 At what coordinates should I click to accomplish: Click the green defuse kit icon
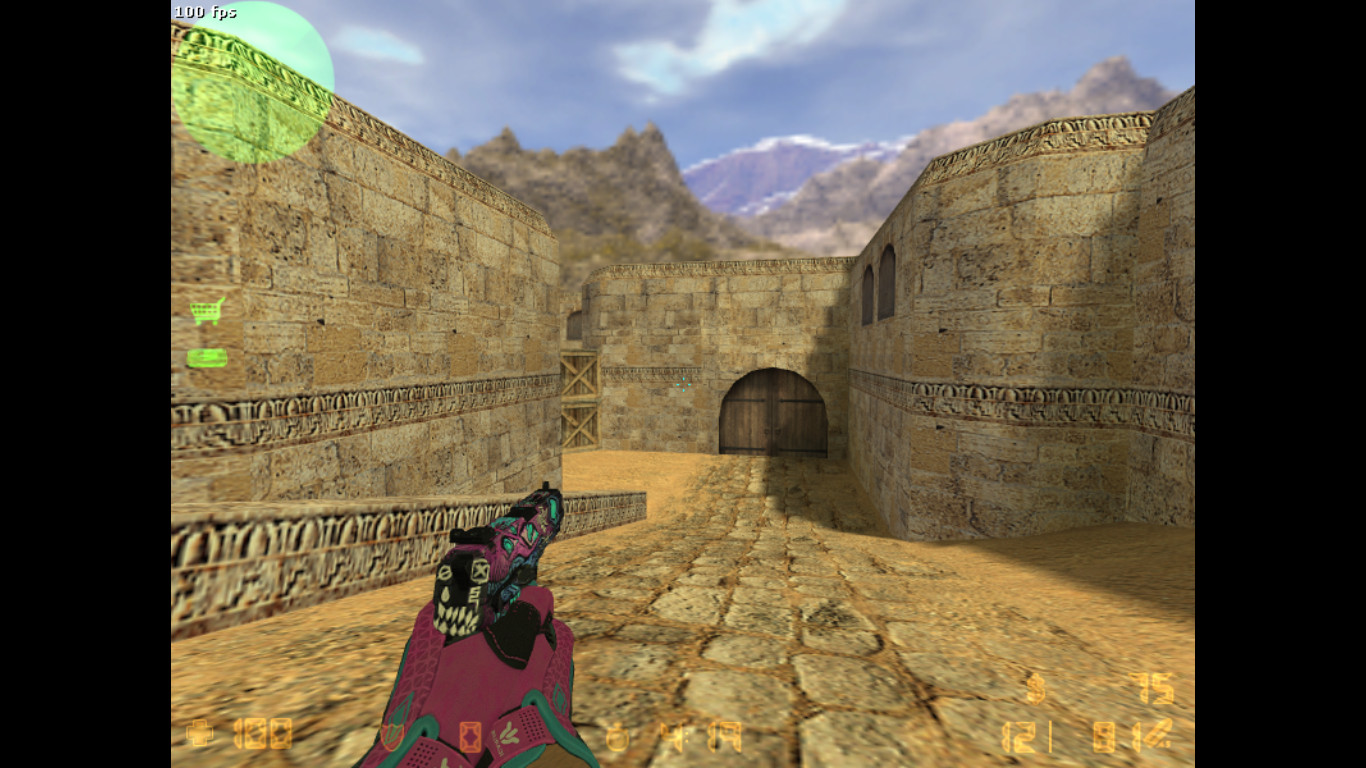tap(206, 358)
